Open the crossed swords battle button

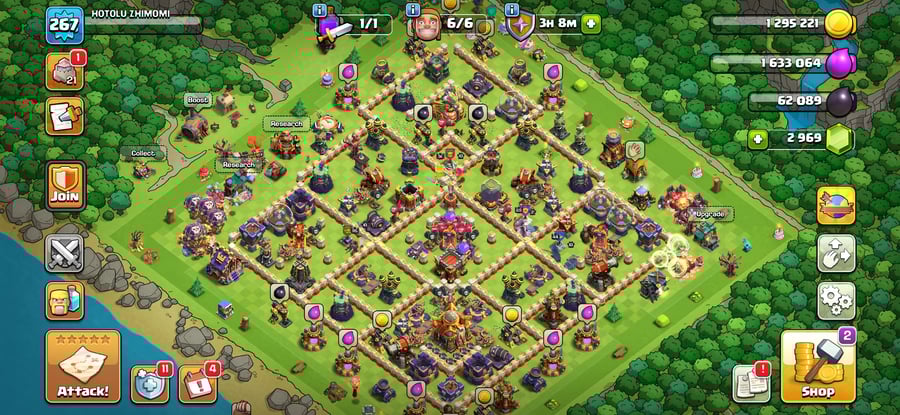click(x=65, y=251)
